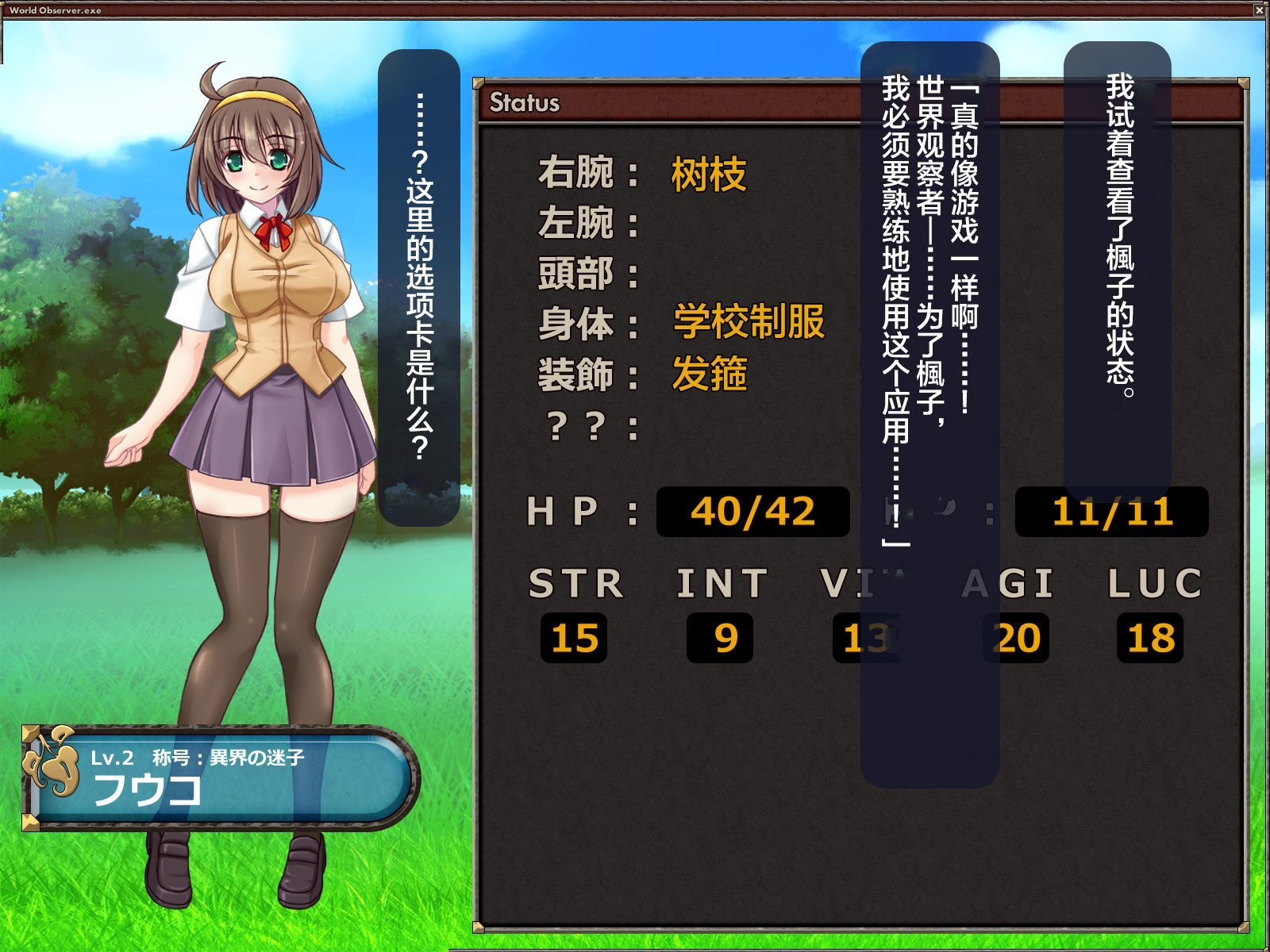Select the 学校制服 body equipment slot
Screen dimensions: 1270x952
pyautogui.click(x=749, y=322)
